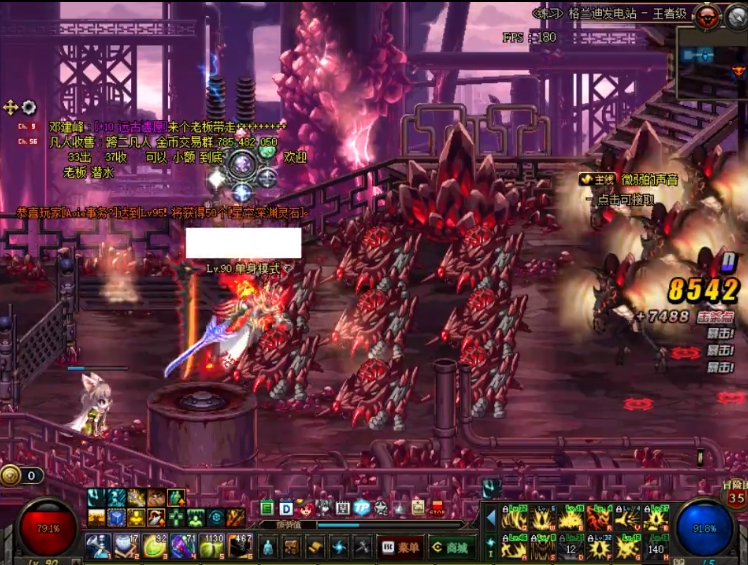748x565 pixels.
Task: Click the blue TP round icon
Action: (362, 508)
